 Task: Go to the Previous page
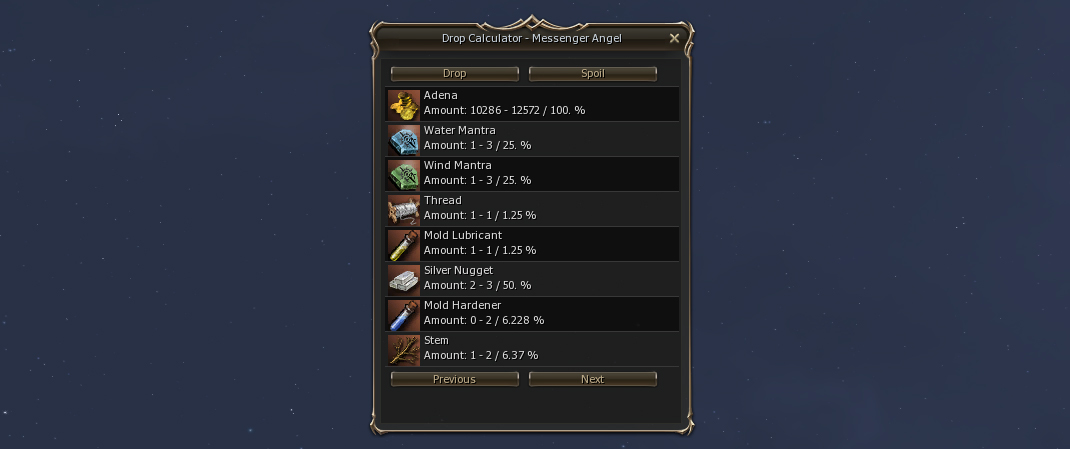coord(454,379)
